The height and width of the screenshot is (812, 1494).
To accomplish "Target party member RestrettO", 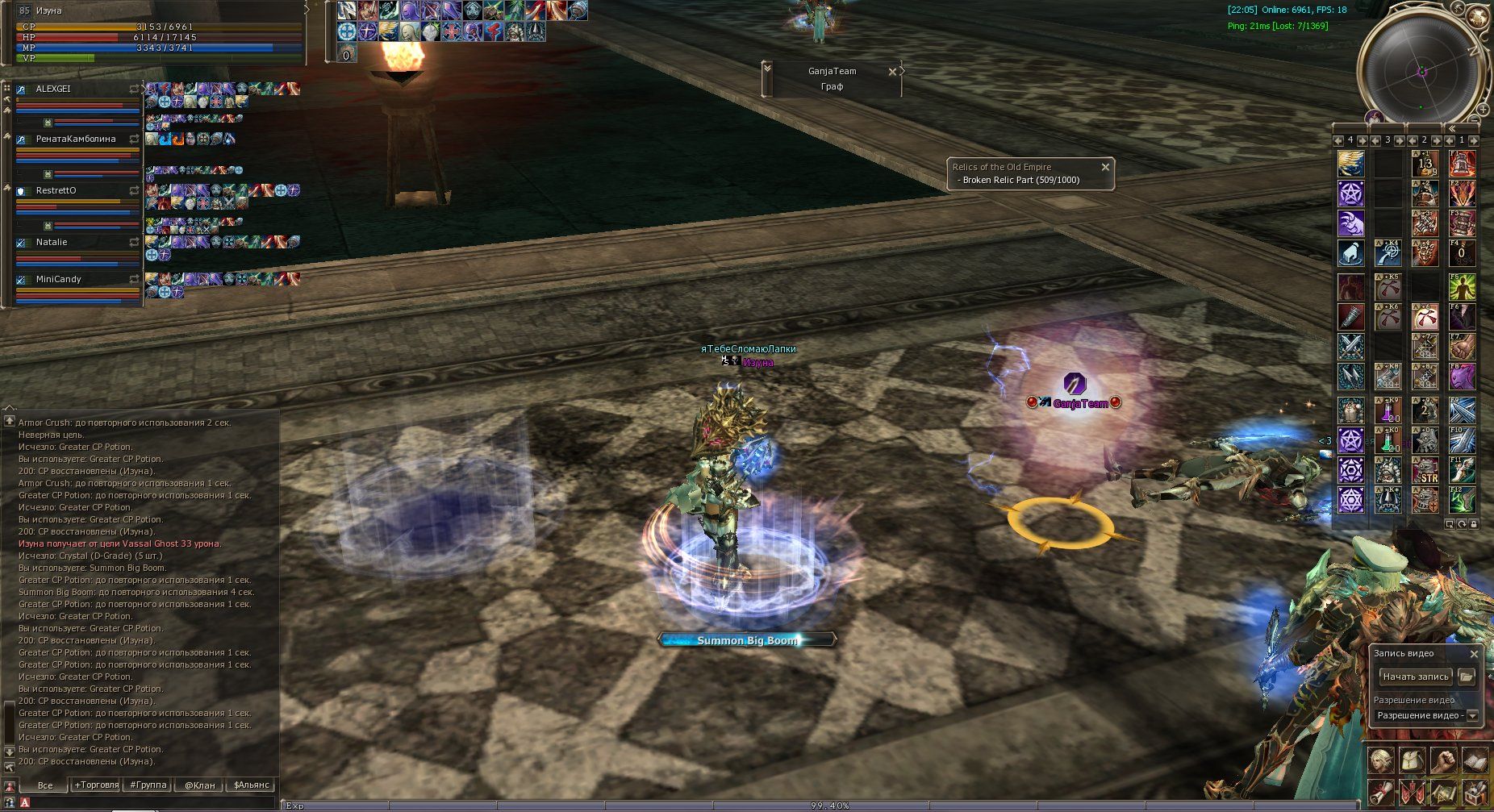I will [x=56, y=191].
